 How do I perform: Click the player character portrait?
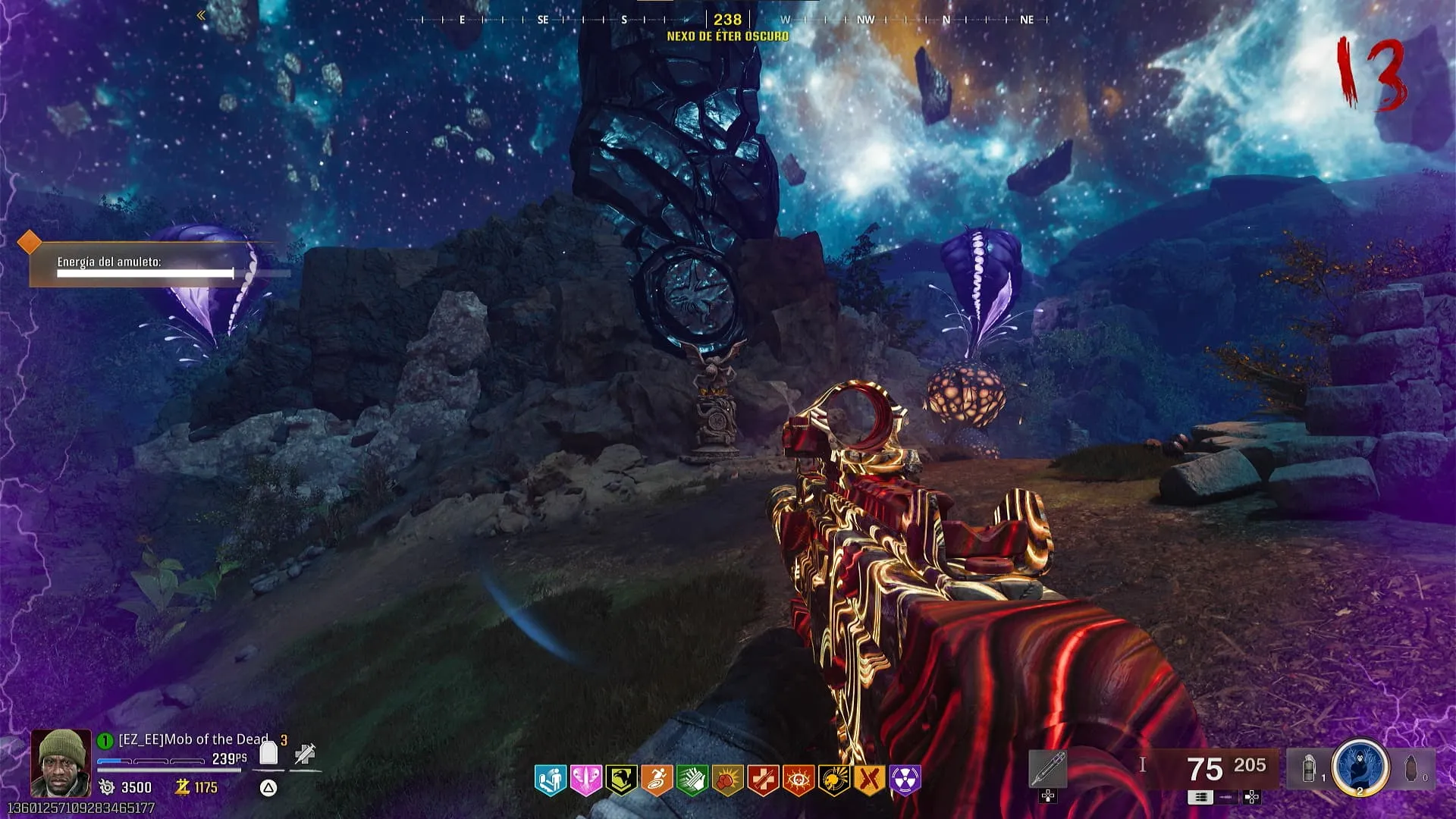60,762
